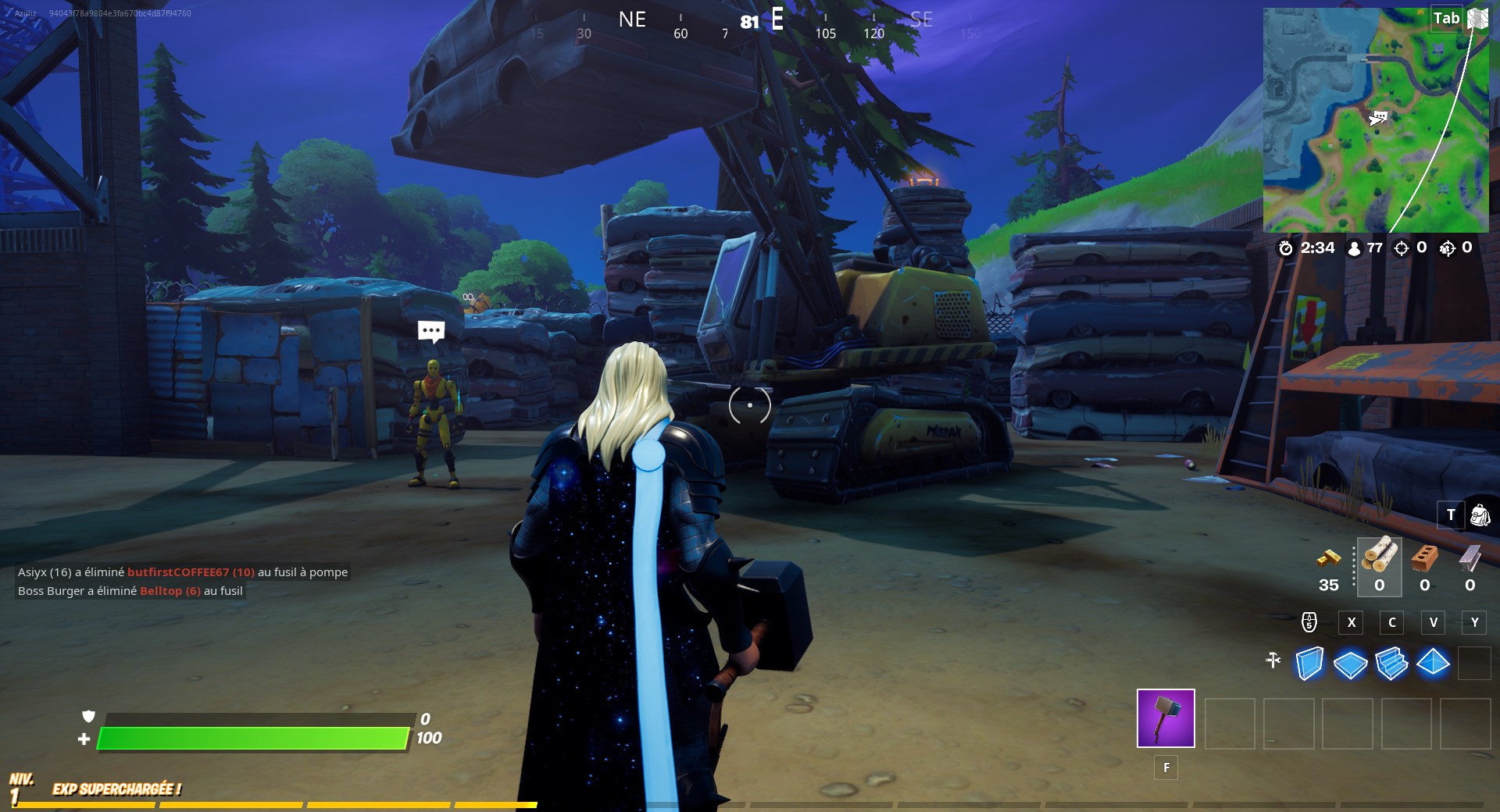Image resolution: width=1500 pixels, height=812 pixels.
Task: Click the V keybind indicator
Action: (1434, 622)
